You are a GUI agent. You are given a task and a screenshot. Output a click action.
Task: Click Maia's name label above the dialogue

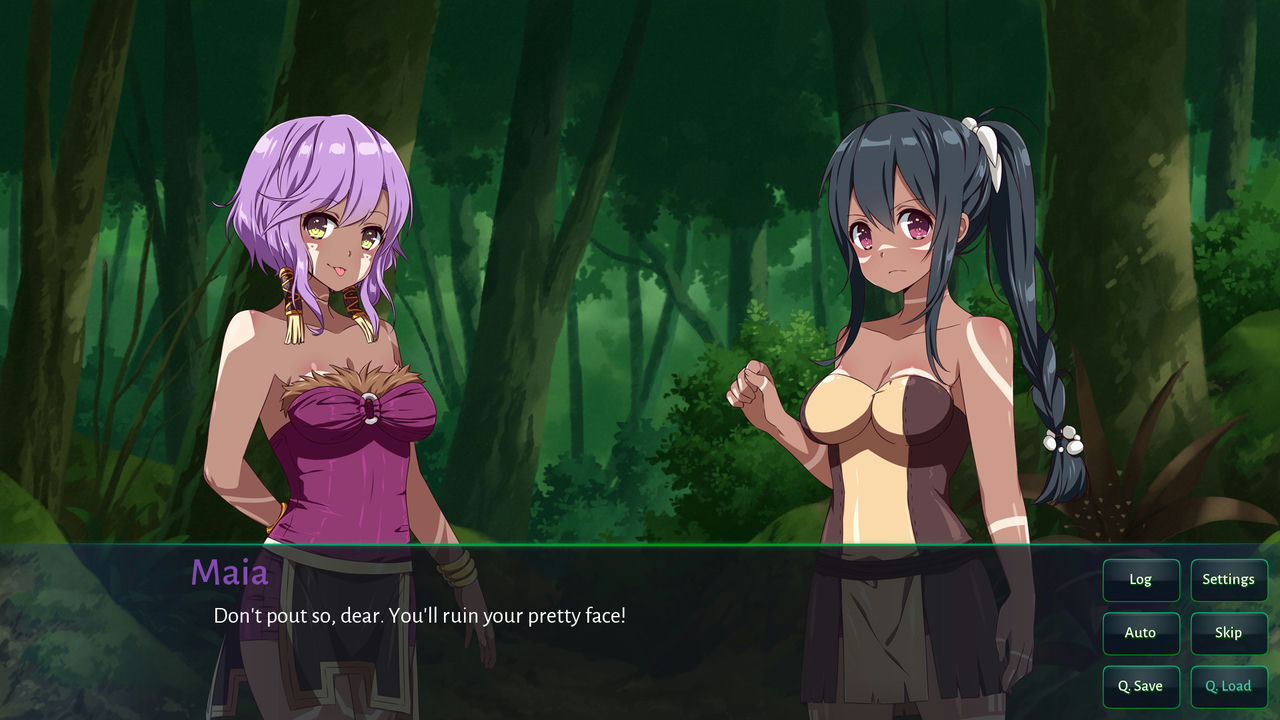[x=231, y=573]
